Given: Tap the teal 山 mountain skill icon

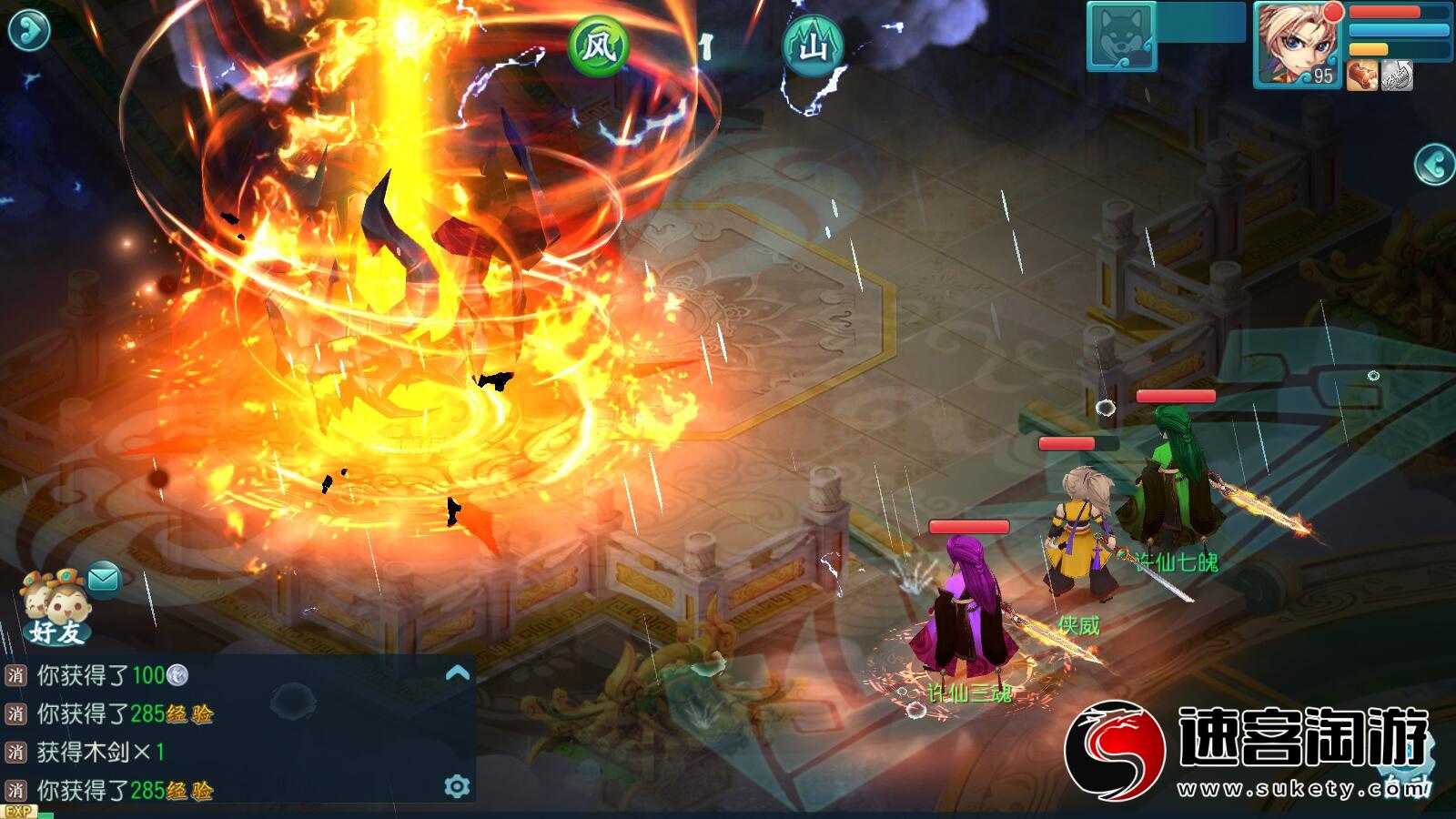Looking at the screenshot, I should [812, 45].
